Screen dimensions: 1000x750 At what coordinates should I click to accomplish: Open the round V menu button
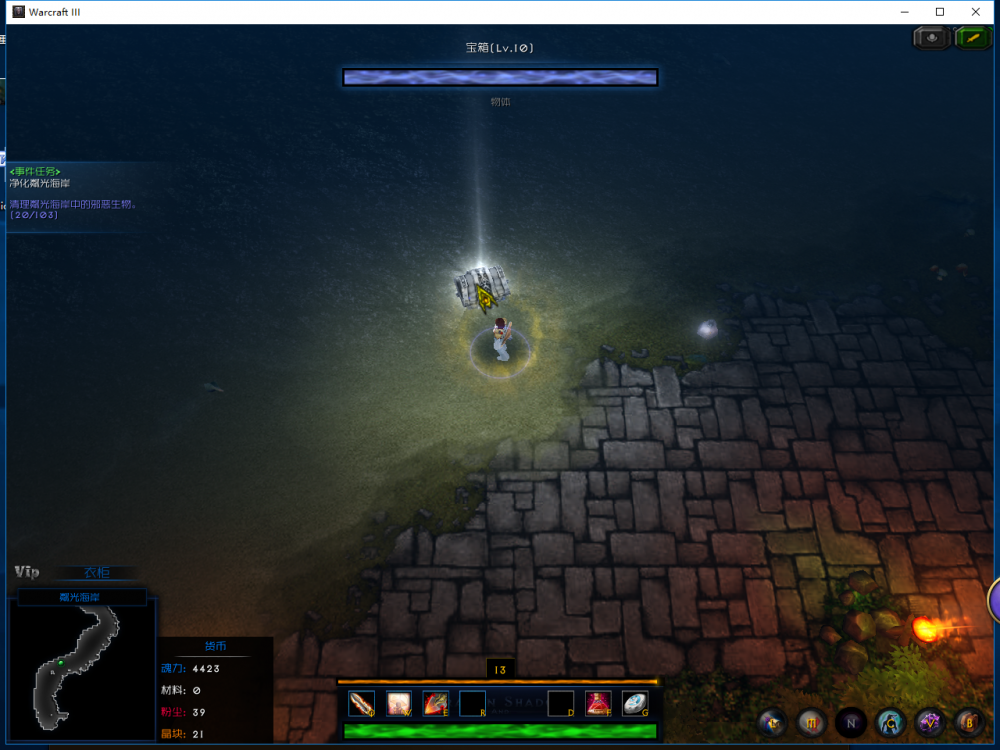coord(930,722)
